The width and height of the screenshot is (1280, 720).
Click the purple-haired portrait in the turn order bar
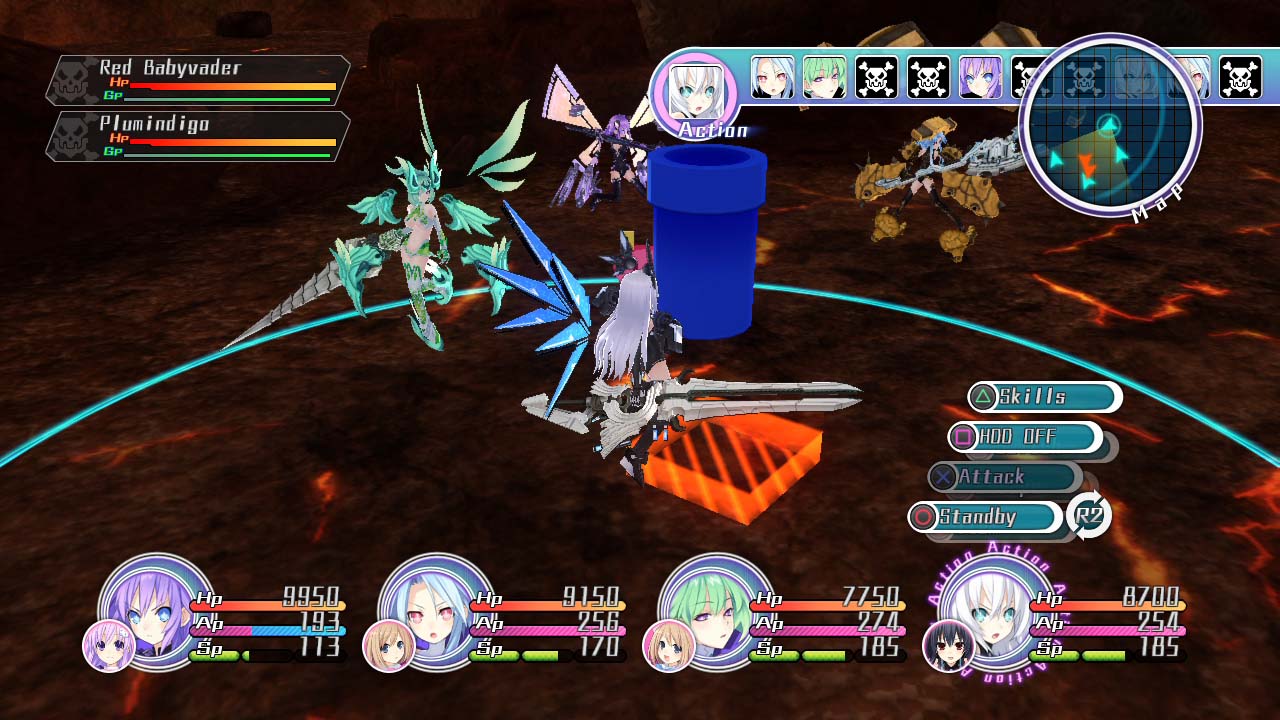point(981,77)
